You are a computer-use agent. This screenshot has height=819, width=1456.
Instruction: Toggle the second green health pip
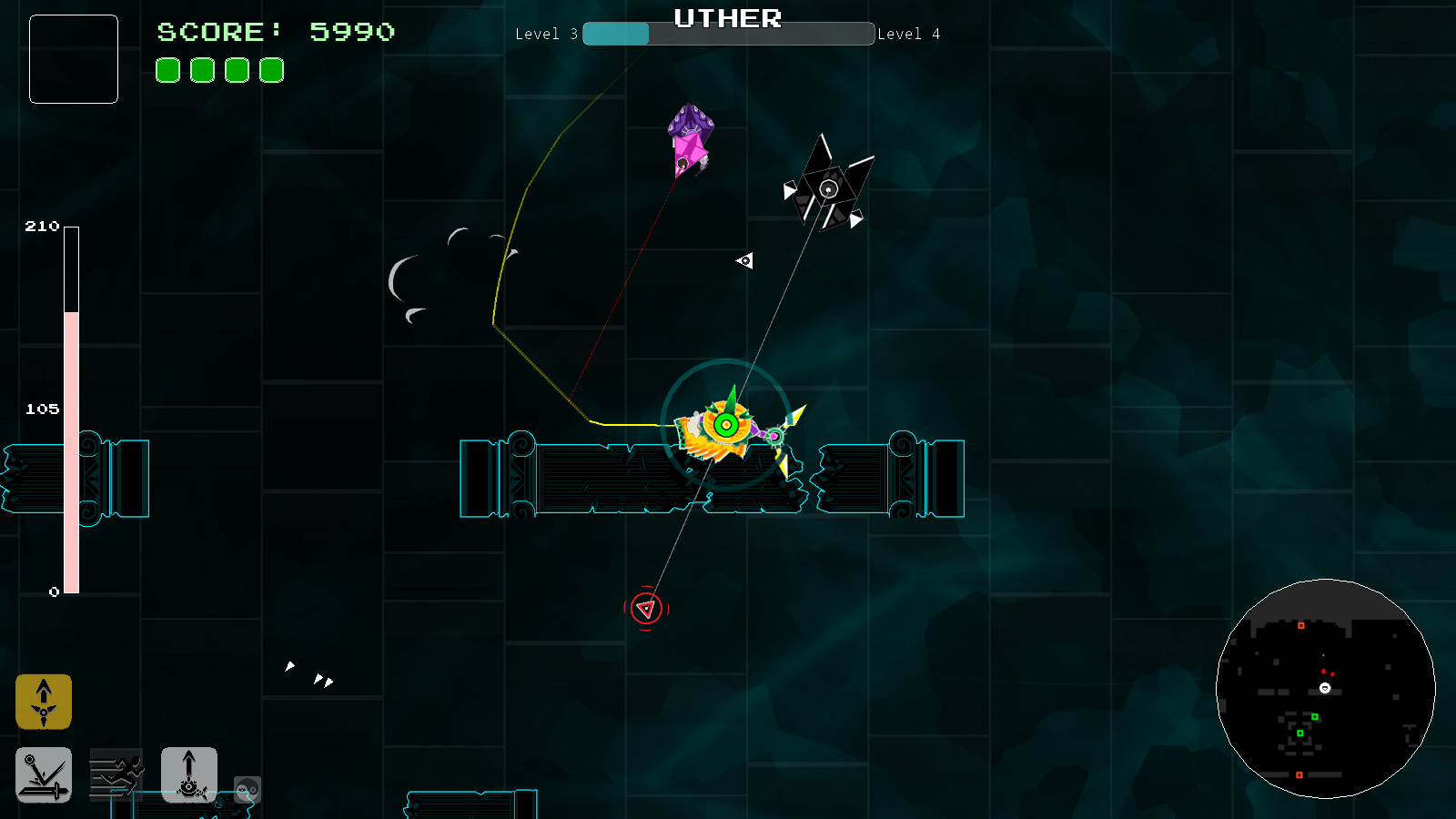pos(201,70)
